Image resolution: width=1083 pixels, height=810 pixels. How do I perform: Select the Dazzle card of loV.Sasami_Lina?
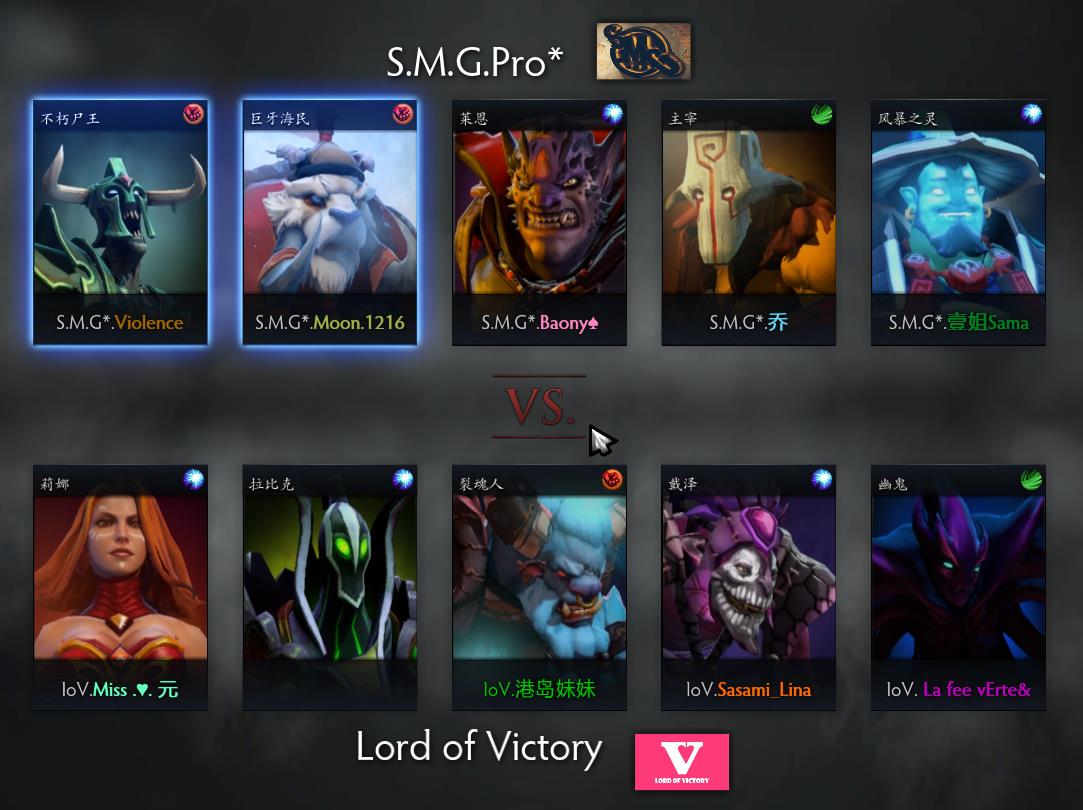click(749, 587)
